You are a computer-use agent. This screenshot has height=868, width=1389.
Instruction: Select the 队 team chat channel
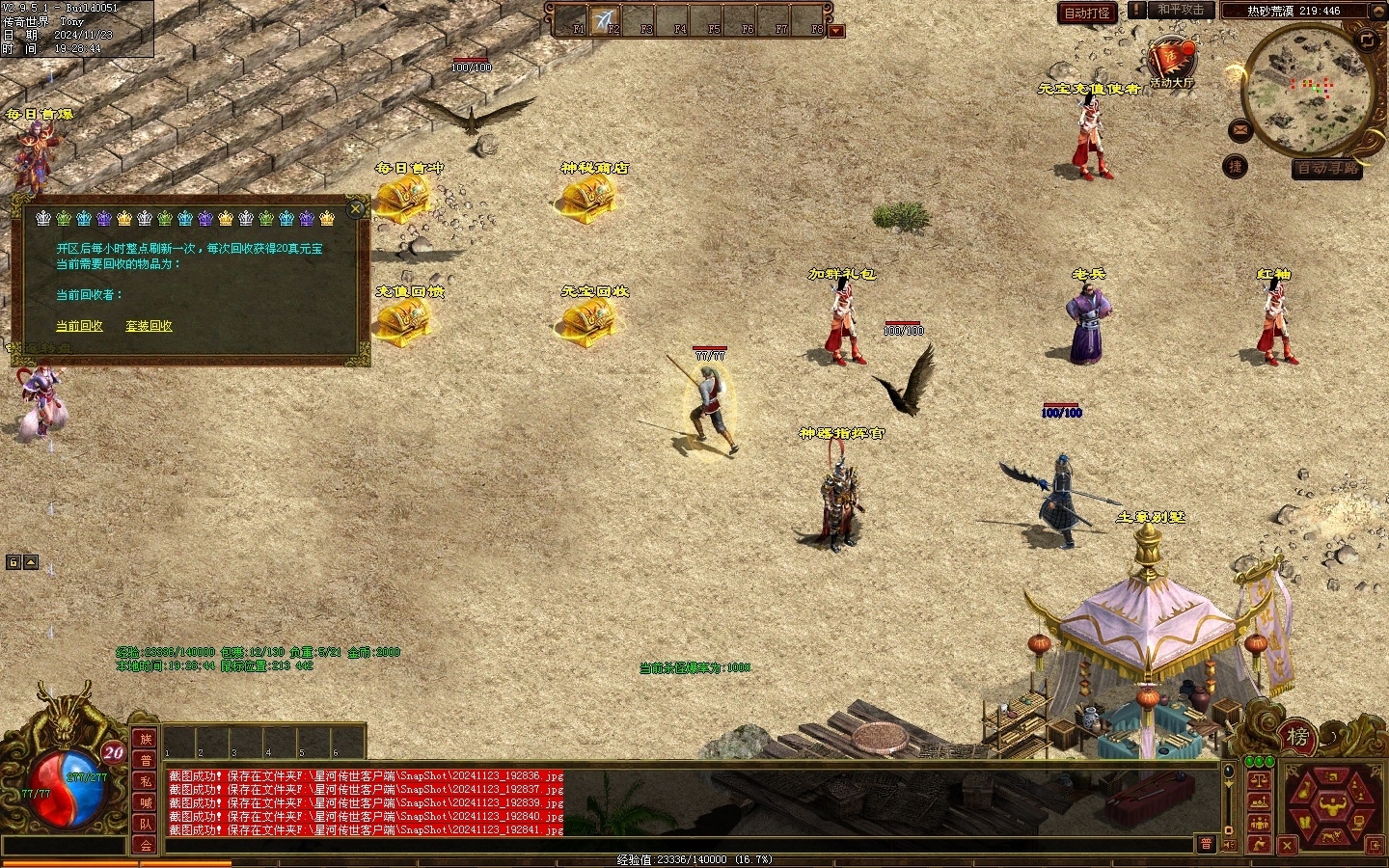146,824
